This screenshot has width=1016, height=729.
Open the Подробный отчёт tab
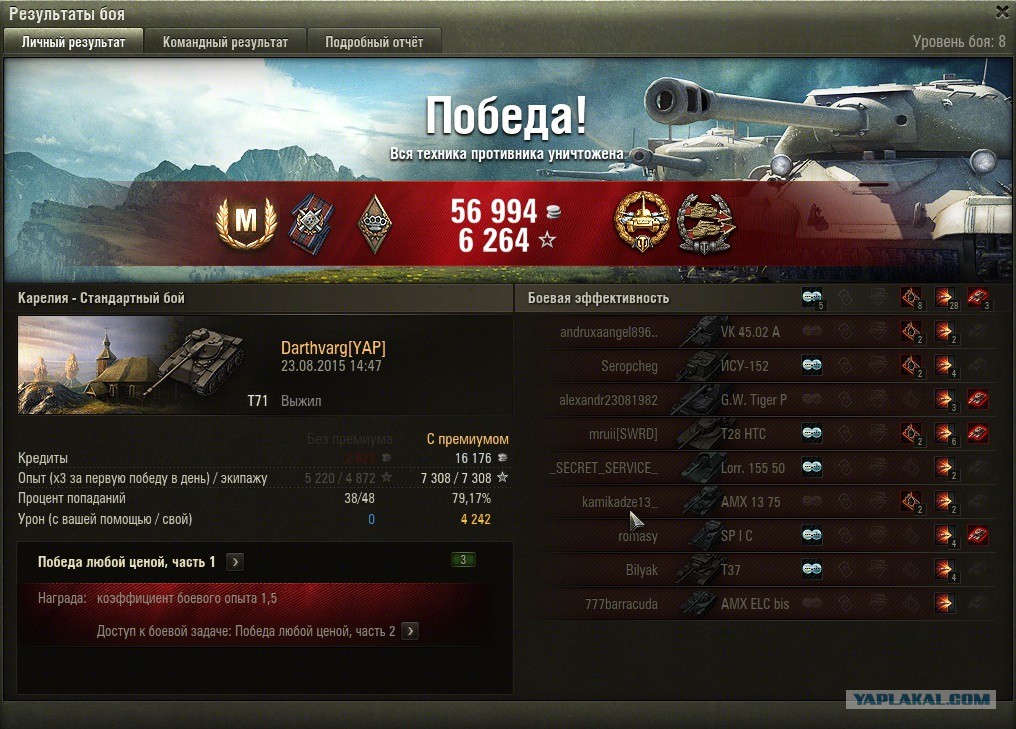(374, 42)
